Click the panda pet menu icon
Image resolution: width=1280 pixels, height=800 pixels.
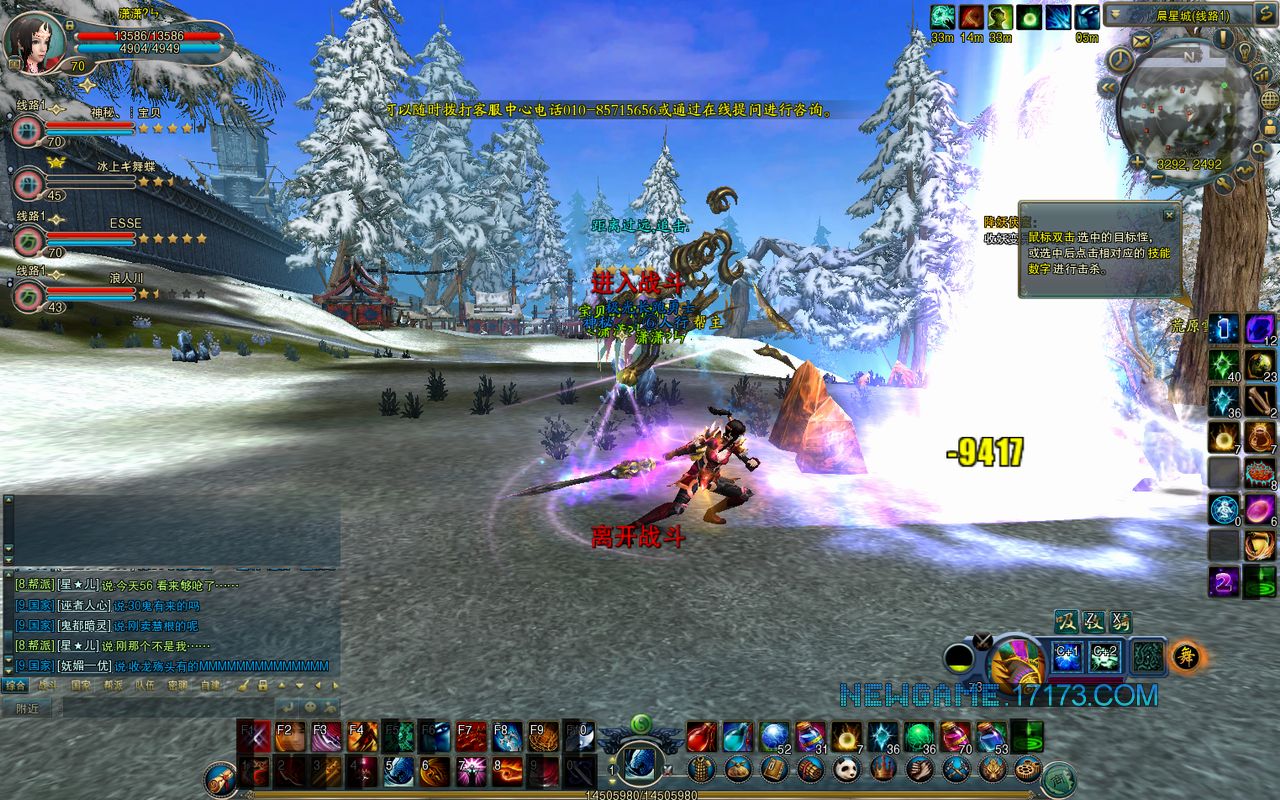tap(846, 769)
